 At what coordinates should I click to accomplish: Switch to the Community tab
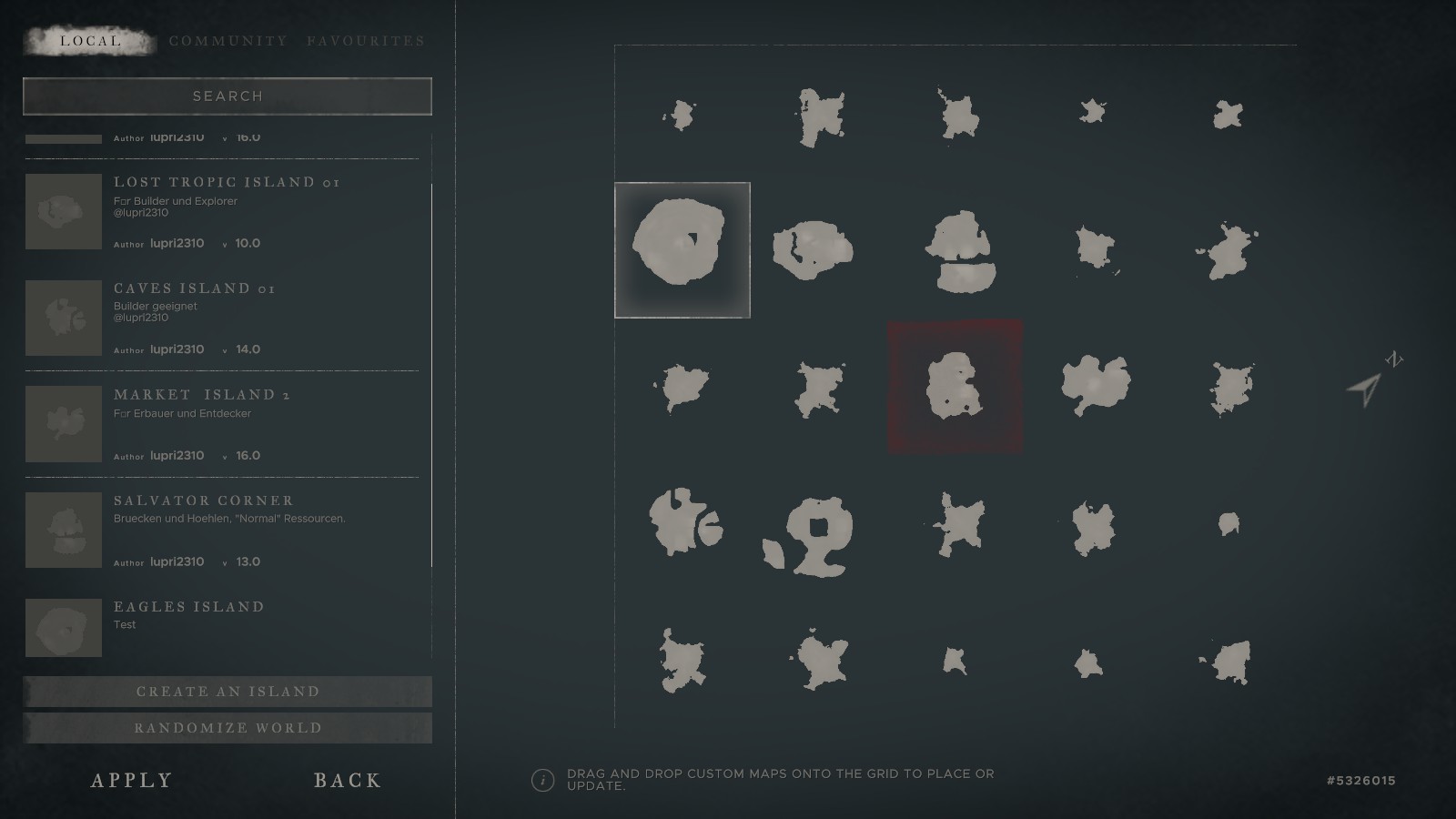228,41
